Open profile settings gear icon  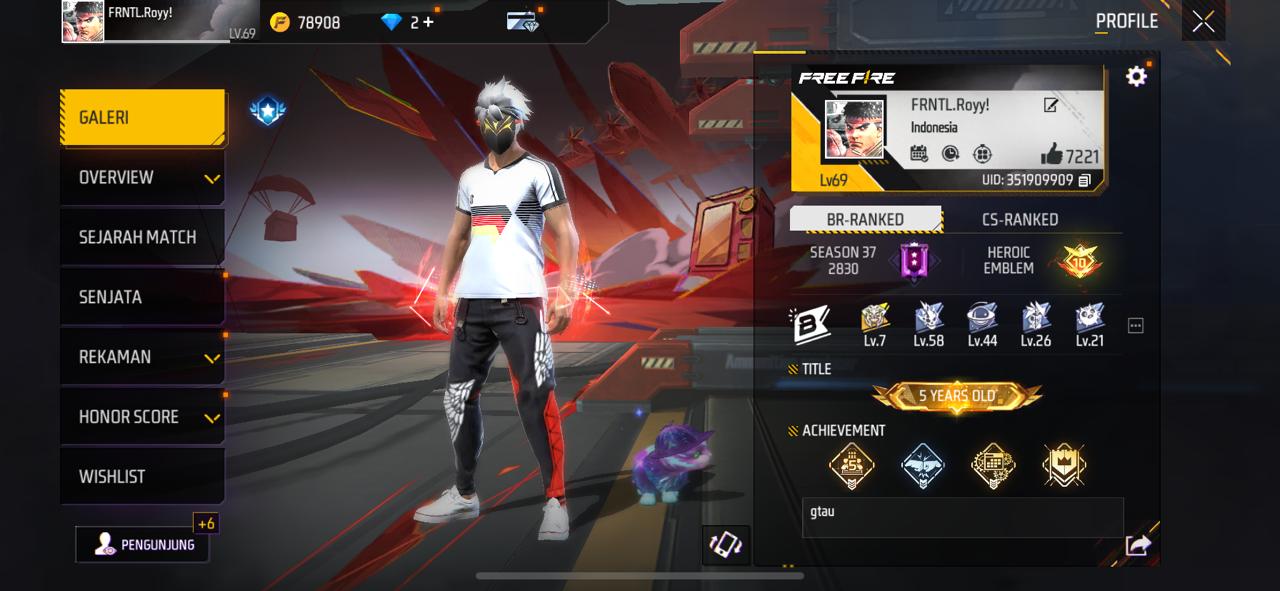1136,77
